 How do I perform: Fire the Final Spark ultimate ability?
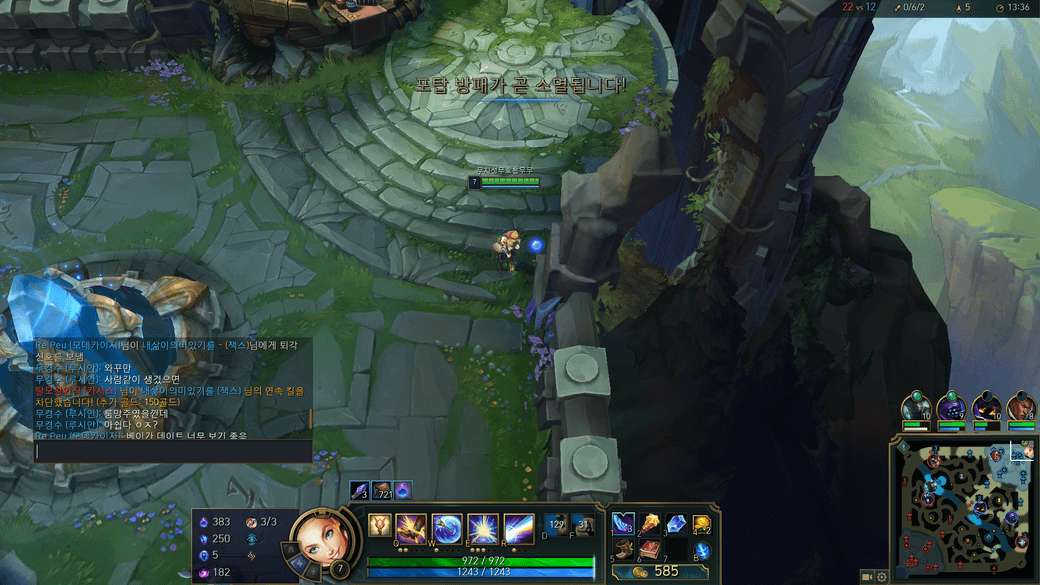click(517, 527)
